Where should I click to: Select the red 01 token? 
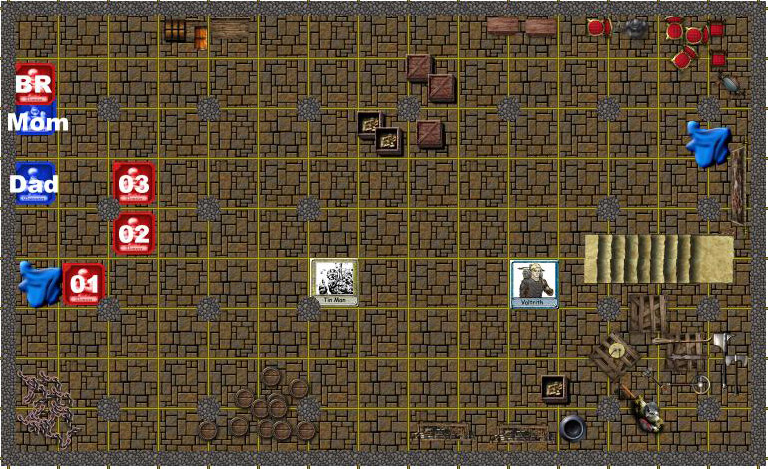click(83, 284)
